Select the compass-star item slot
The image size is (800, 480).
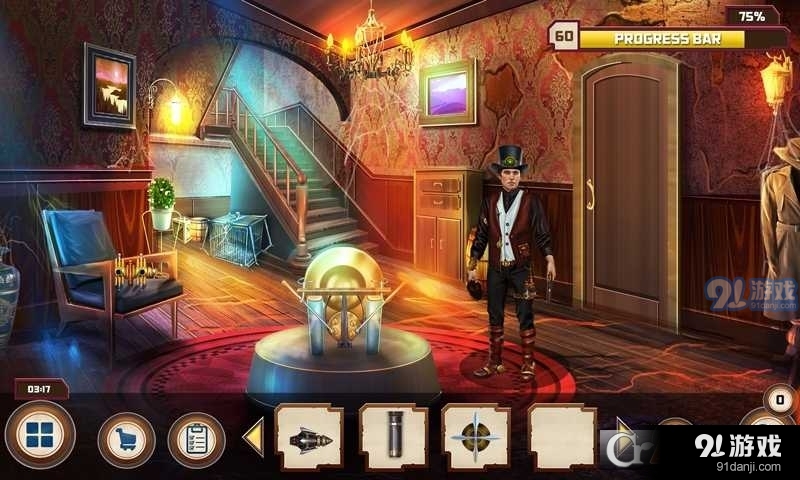pyautogui.click(x=476, y=438)
